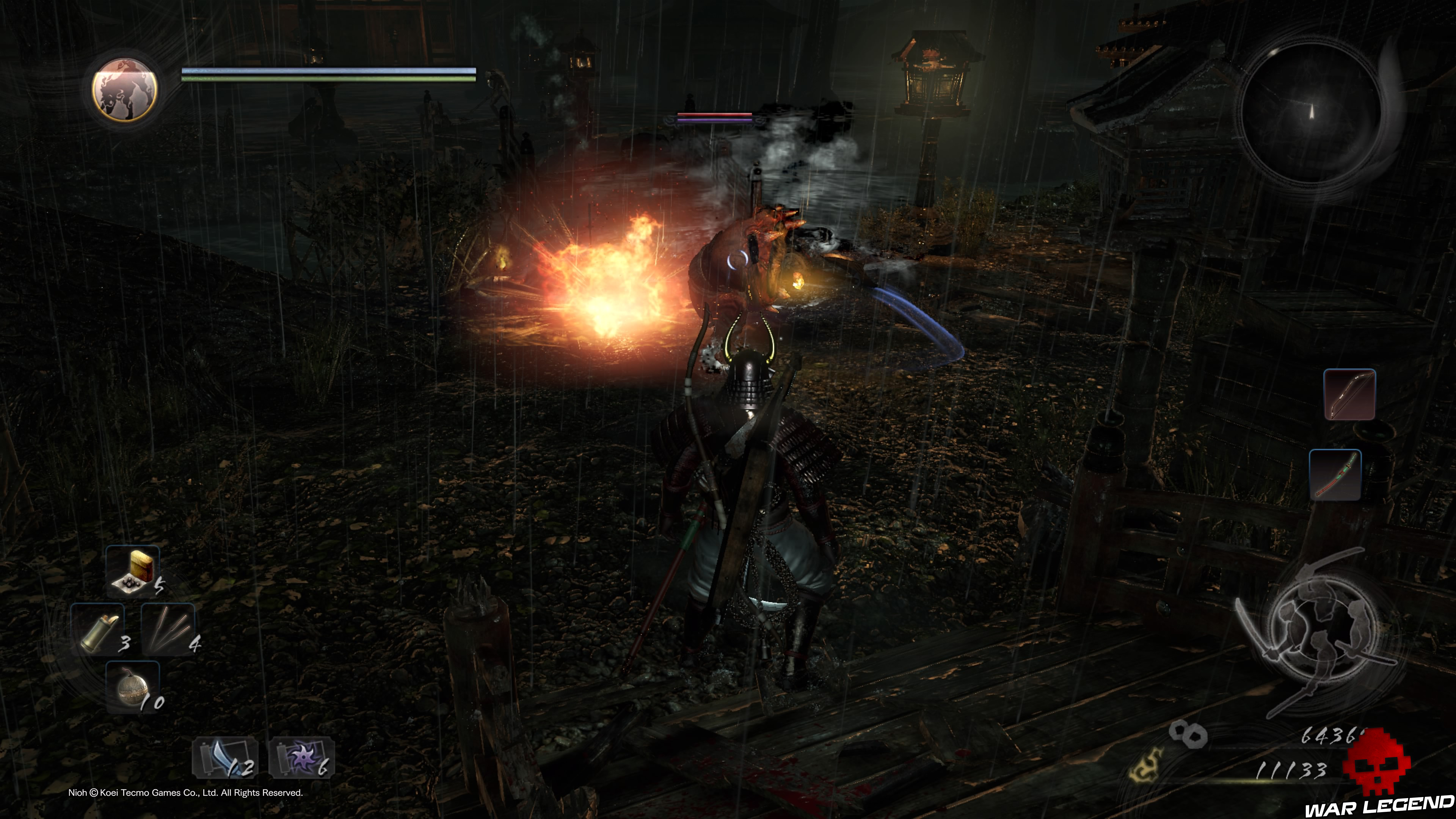
Task: Activate the blue blade talisman scroll
Action: point(225,758)
